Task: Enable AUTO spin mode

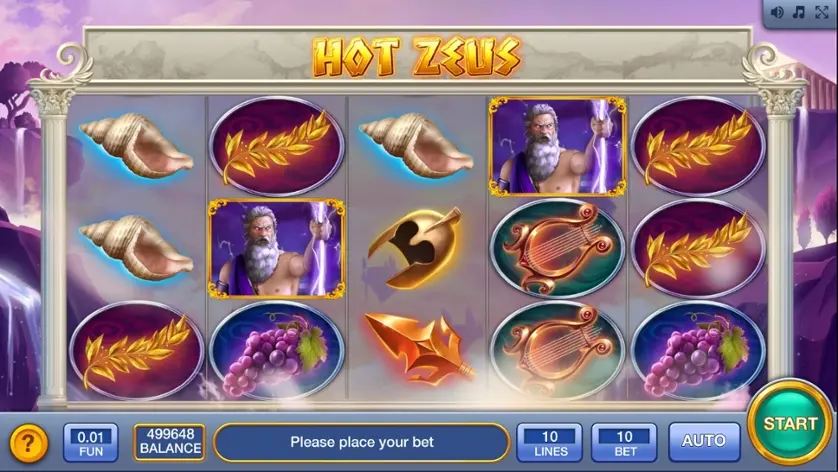Action: point(704,441)
